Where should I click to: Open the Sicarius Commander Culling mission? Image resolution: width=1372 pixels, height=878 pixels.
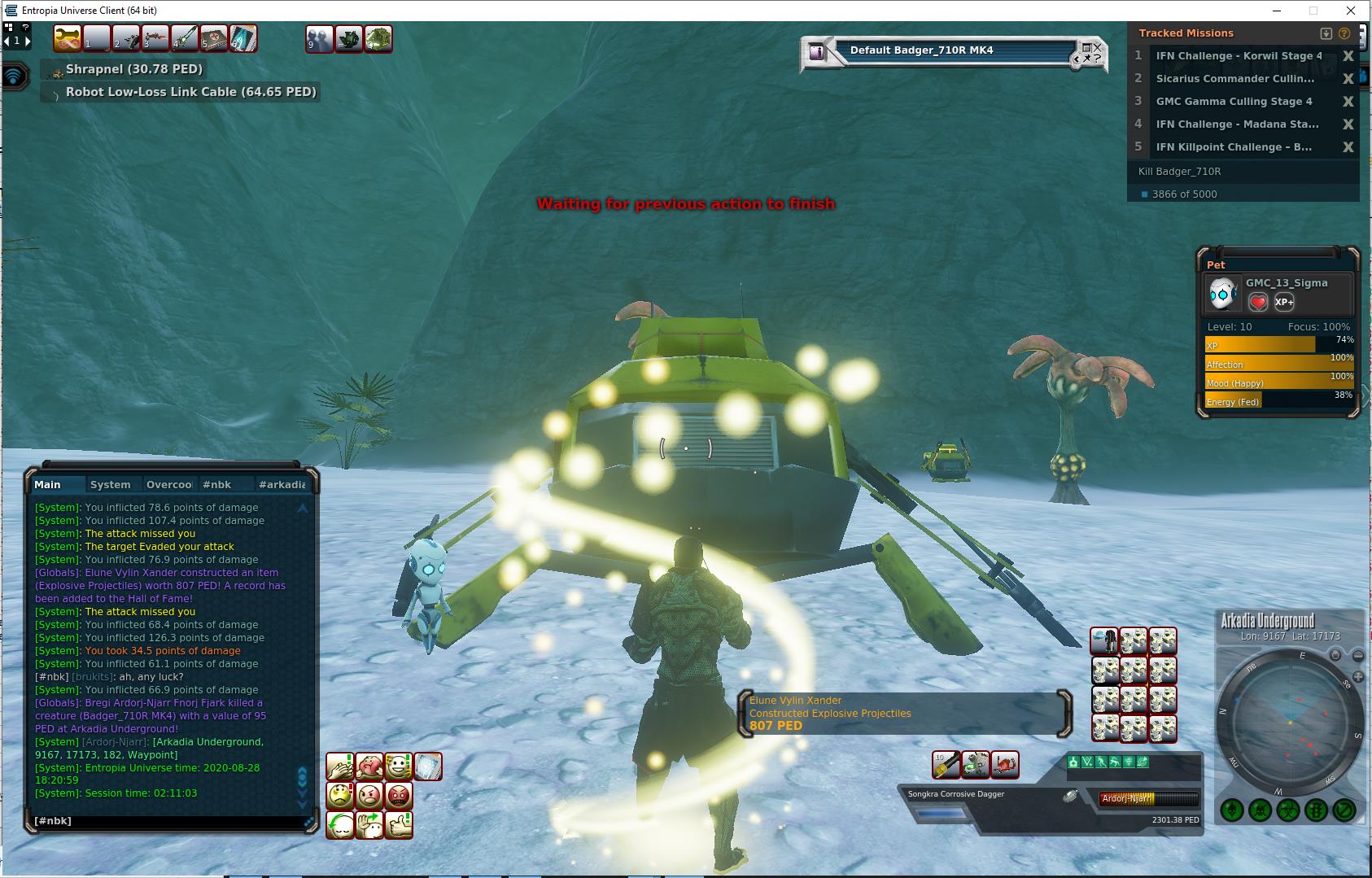[1234, 79]
